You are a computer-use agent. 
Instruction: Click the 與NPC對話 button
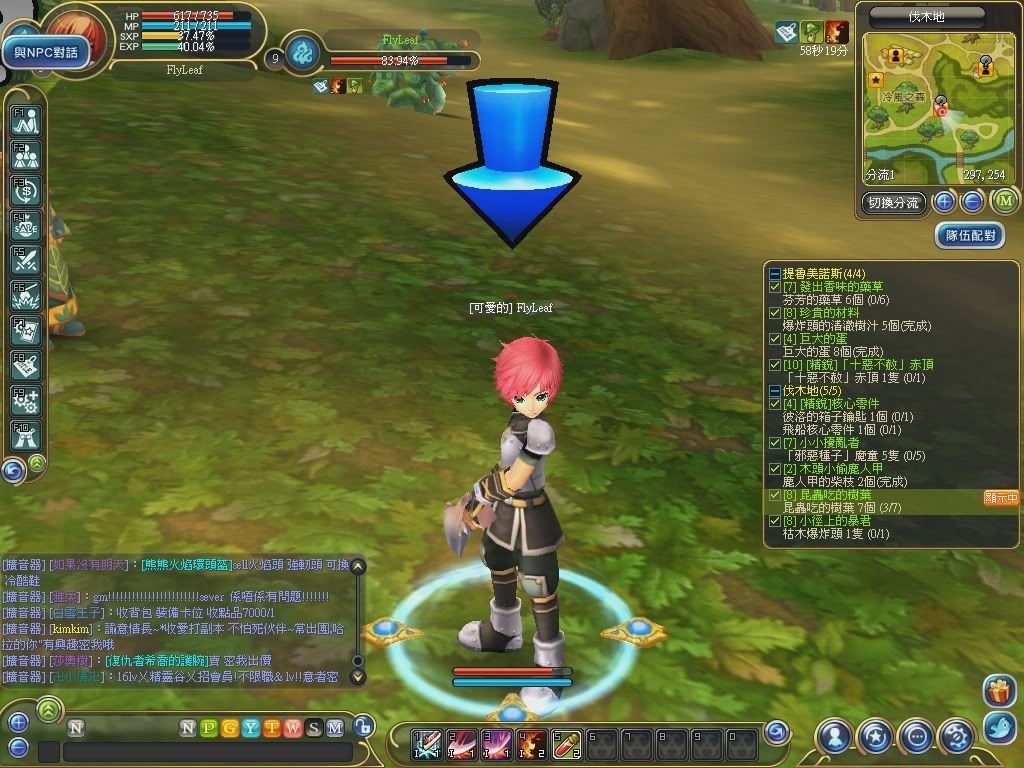click(x=46, y=52)
